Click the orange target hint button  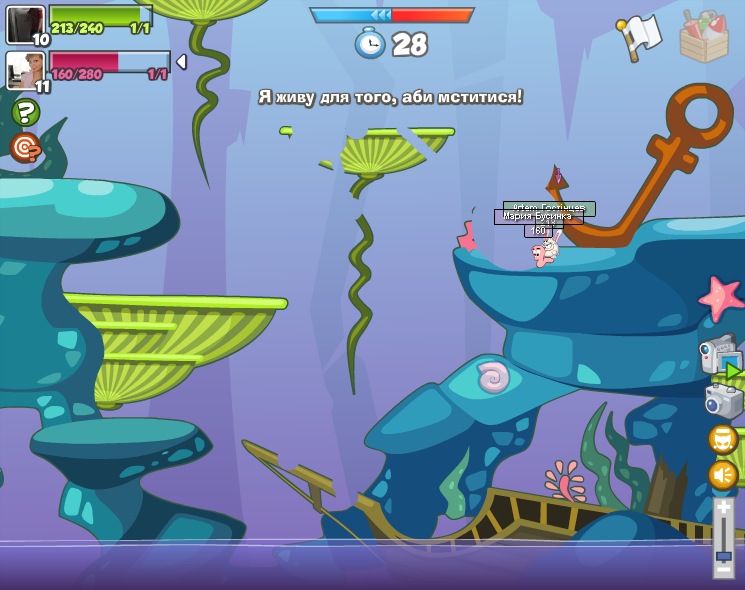tap(25, 148)
